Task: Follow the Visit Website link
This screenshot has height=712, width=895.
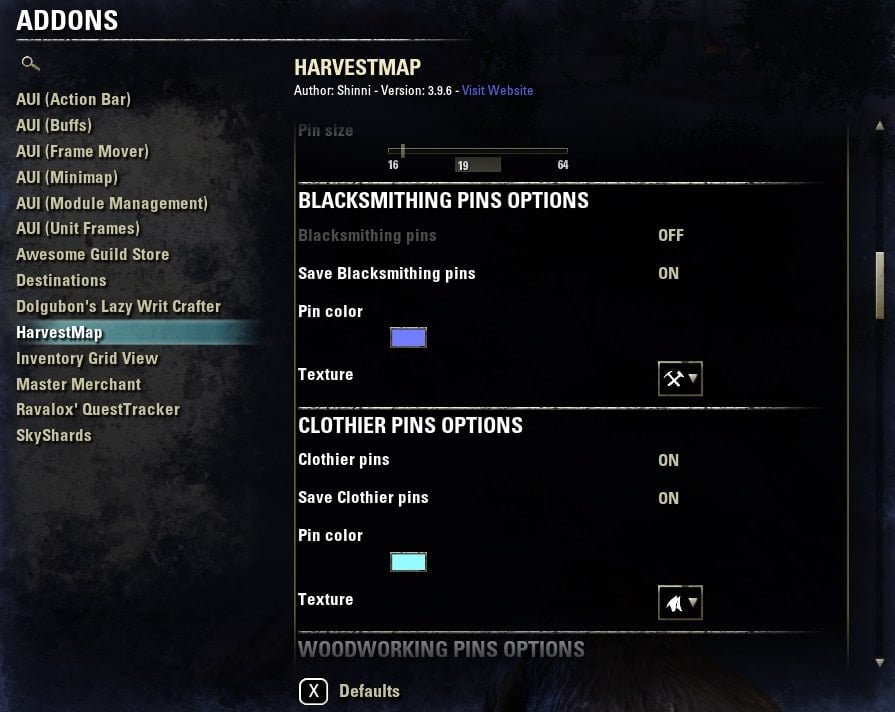Action: 497,91
